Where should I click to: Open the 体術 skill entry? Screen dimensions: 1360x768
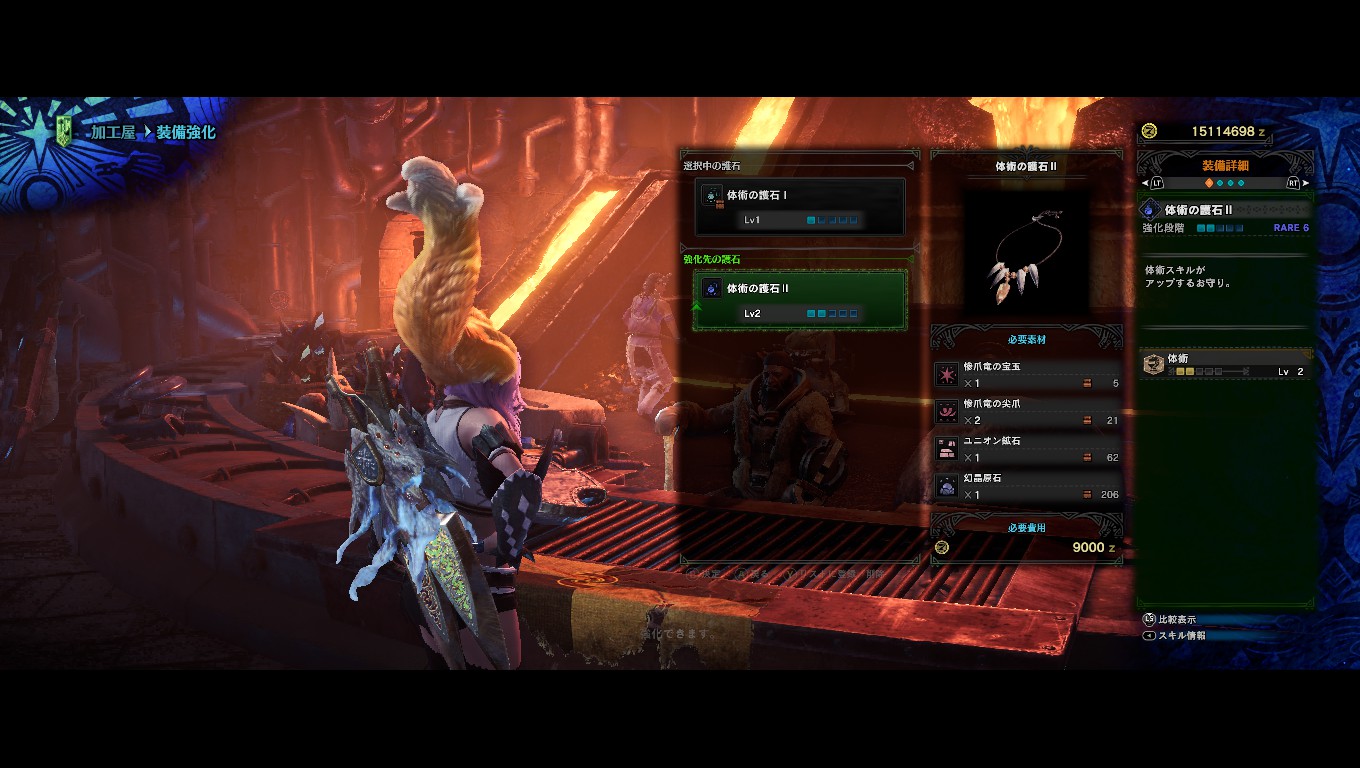coord(1226,364)
